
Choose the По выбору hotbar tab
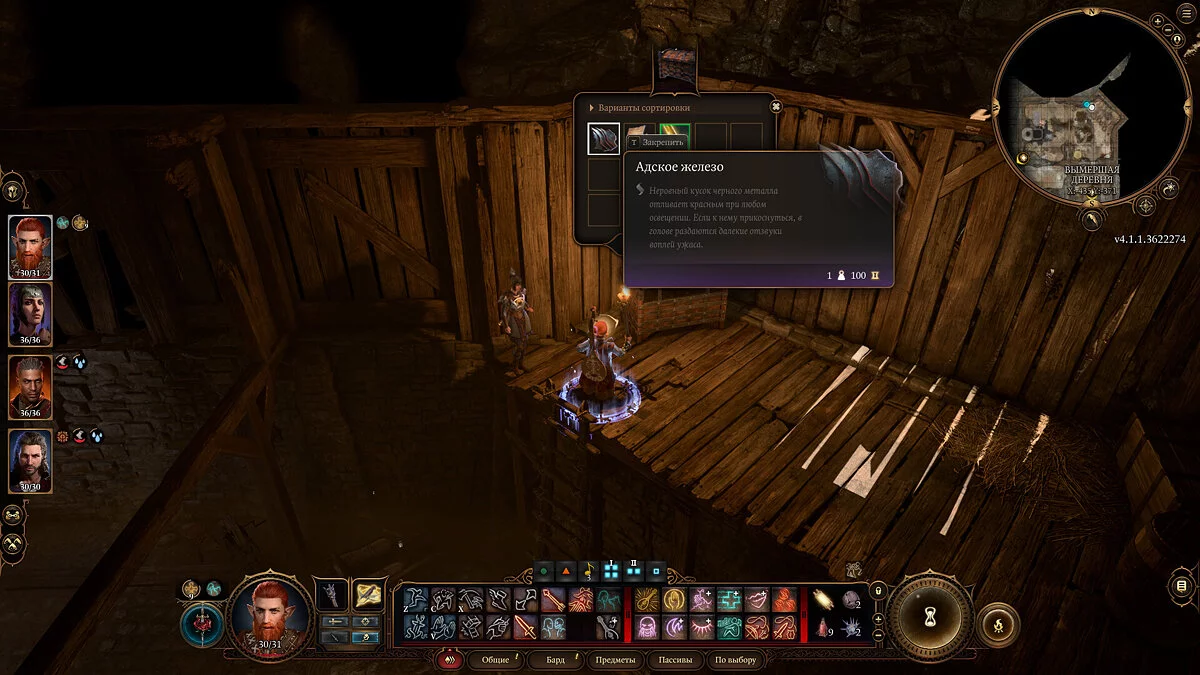coord(736,660)
